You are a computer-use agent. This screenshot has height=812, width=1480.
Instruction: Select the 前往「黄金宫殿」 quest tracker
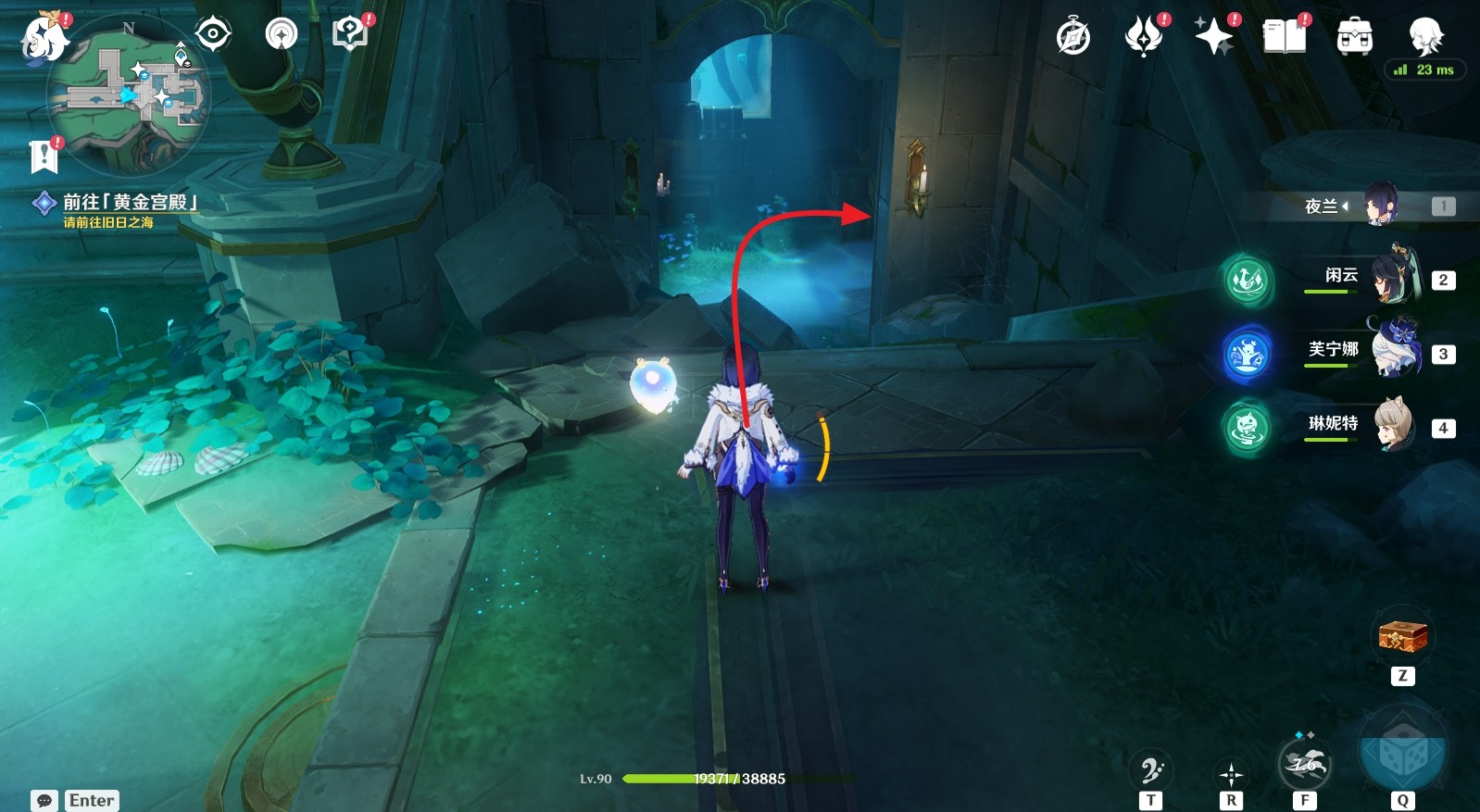coord(129,203)
